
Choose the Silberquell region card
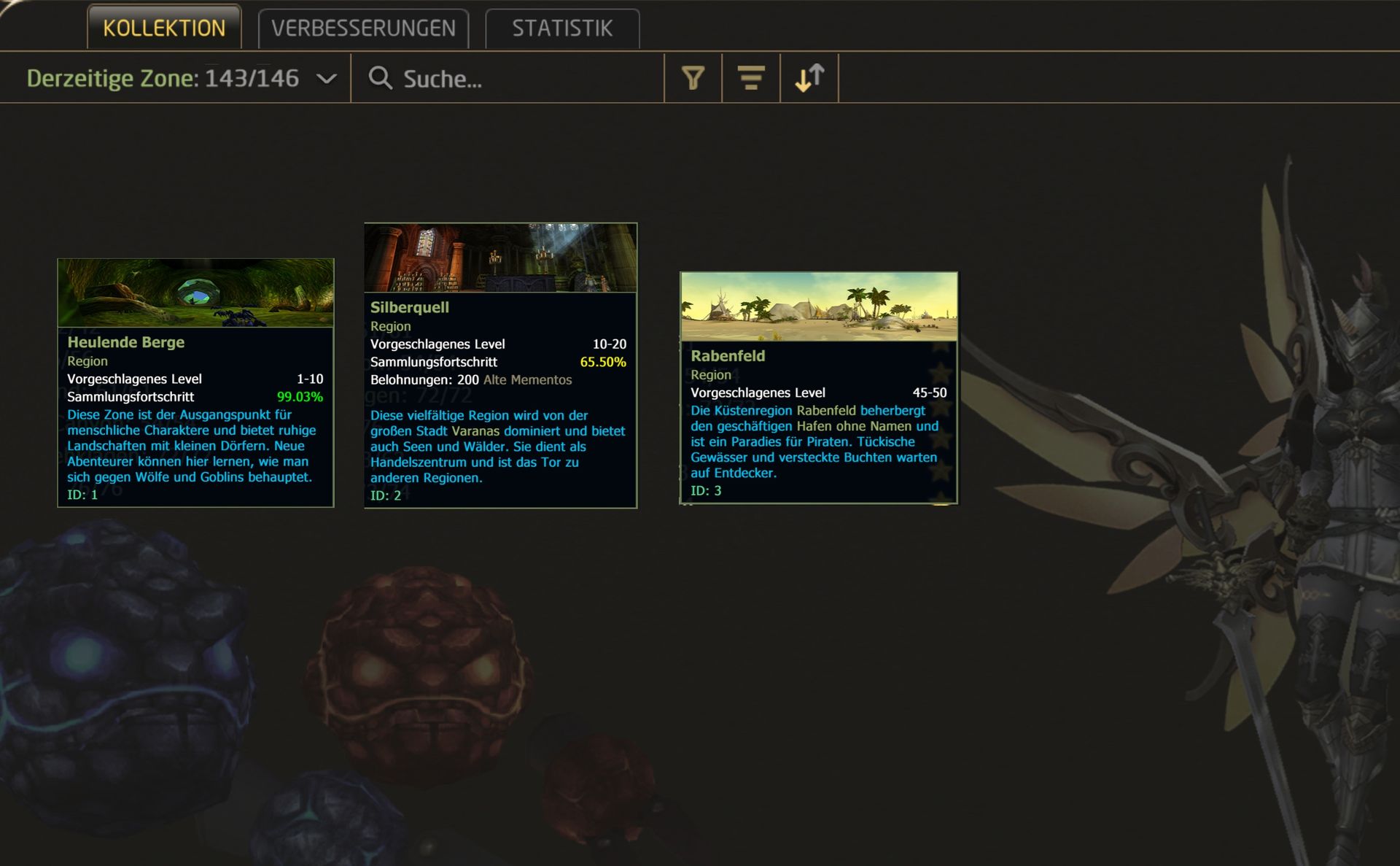(500, 365)
